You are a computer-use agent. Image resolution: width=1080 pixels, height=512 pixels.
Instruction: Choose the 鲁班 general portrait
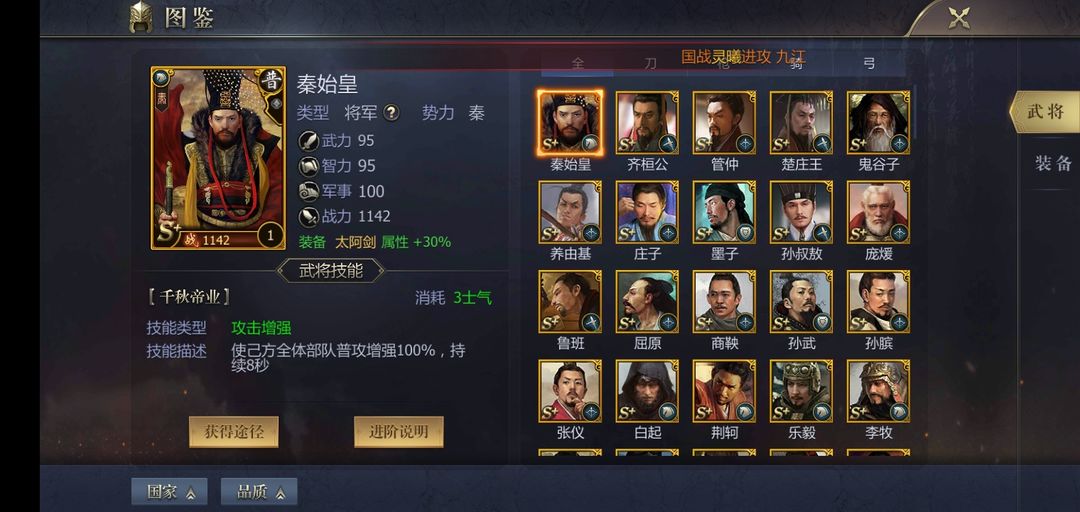click(x=570, y=301)
